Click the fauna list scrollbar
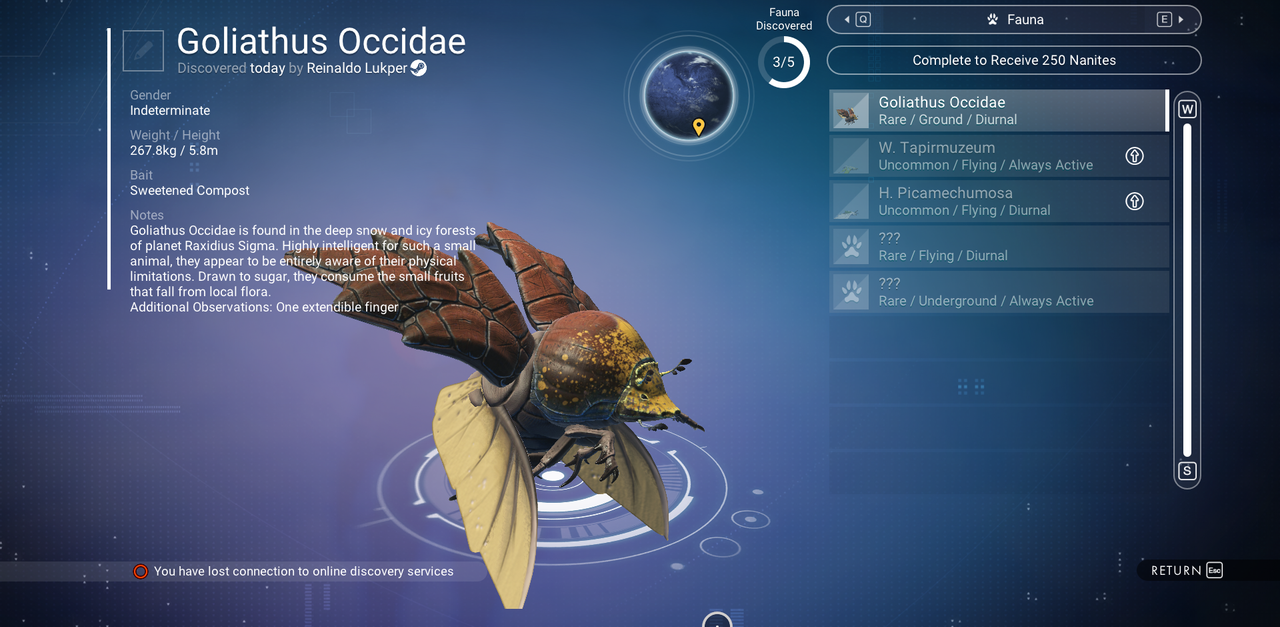 click(x=1187, y=290)
